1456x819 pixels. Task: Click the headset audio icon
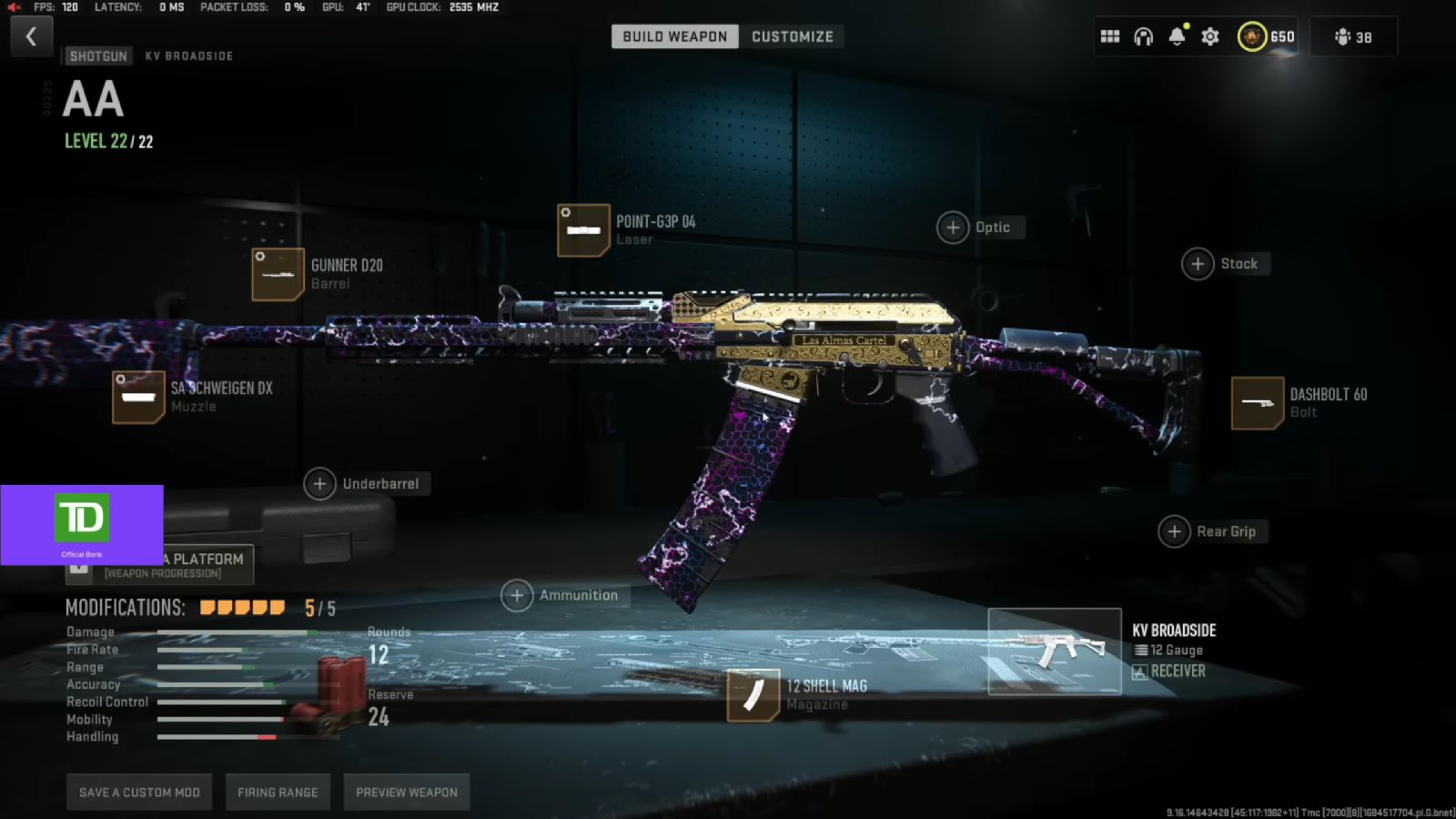coord(1143,35)
